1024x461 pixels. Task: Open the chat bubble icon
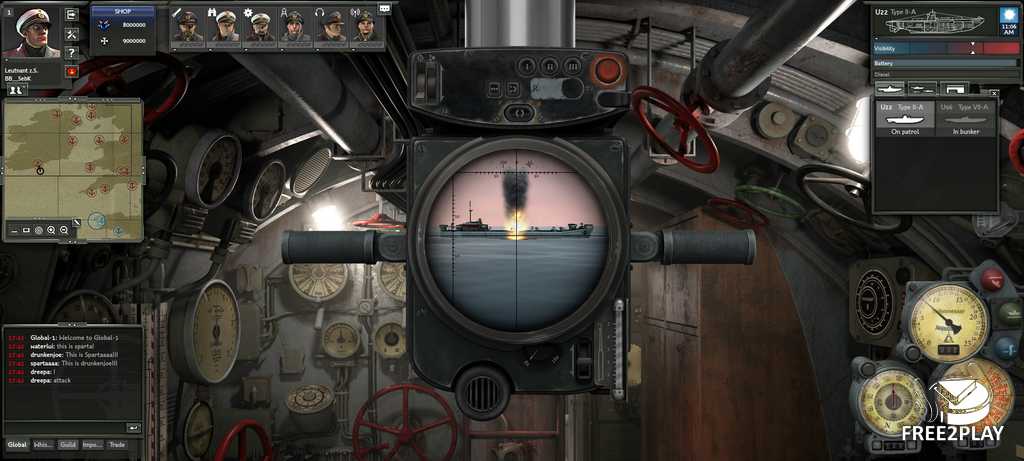(x=385, y=9)
